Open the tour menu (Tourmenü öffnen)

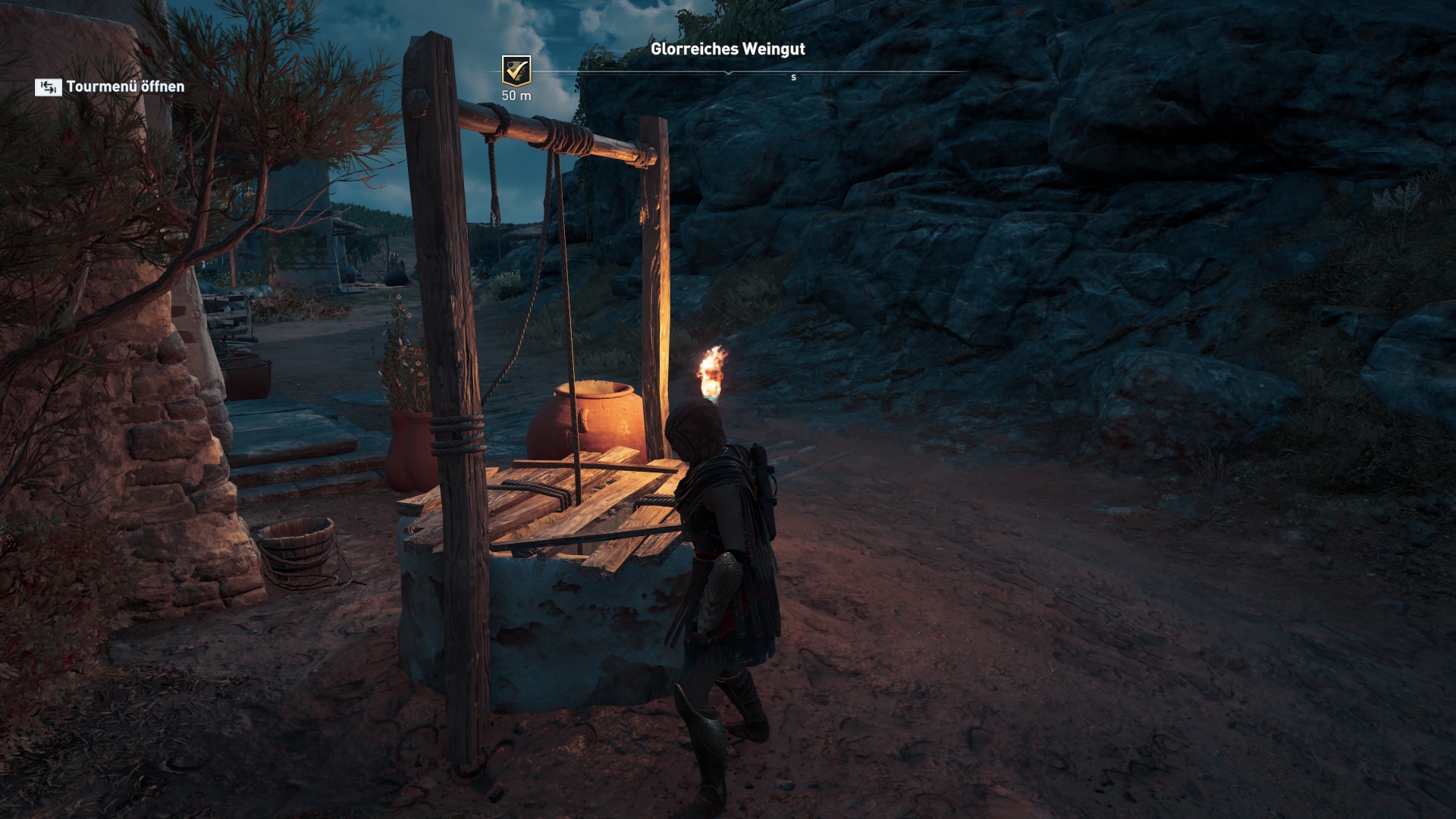pos(110,87)
